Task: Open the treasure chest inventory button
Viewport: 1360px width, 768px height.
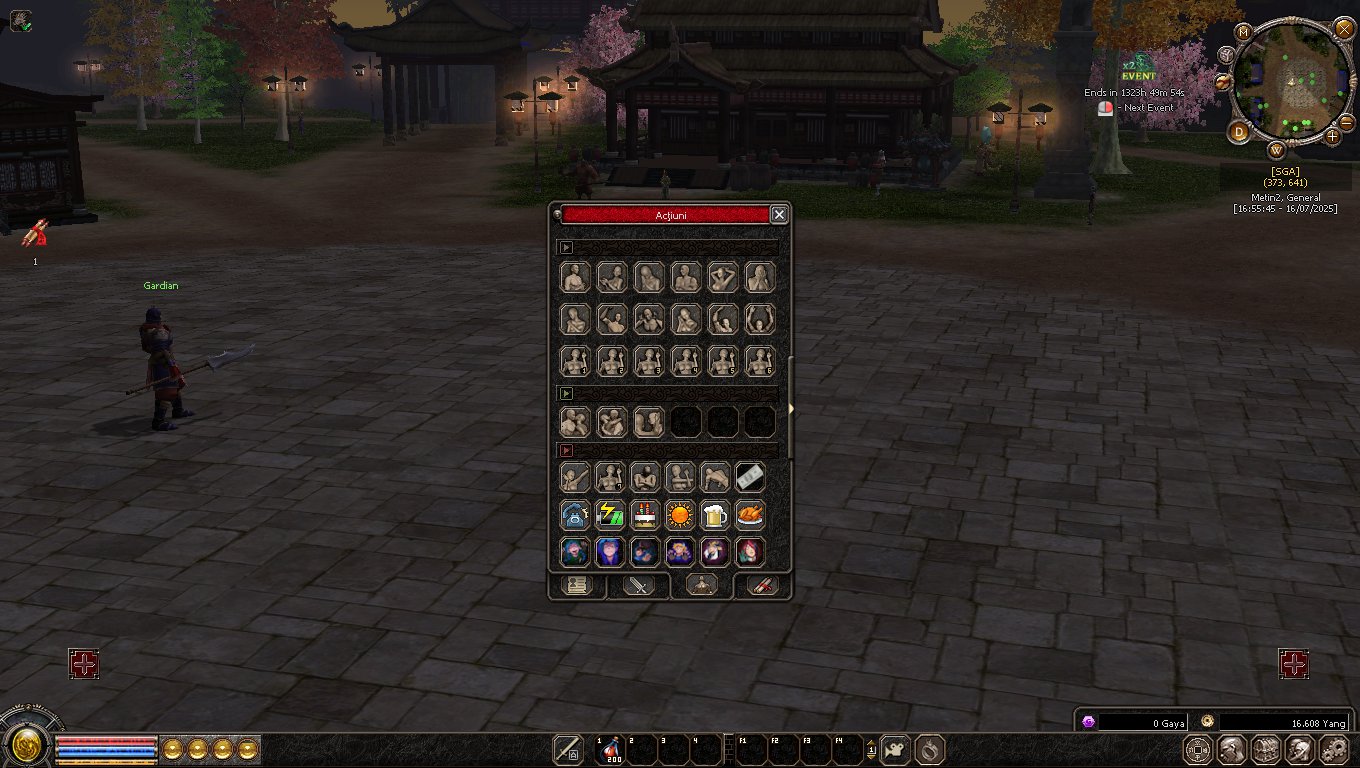Action: click(1266, 749)
